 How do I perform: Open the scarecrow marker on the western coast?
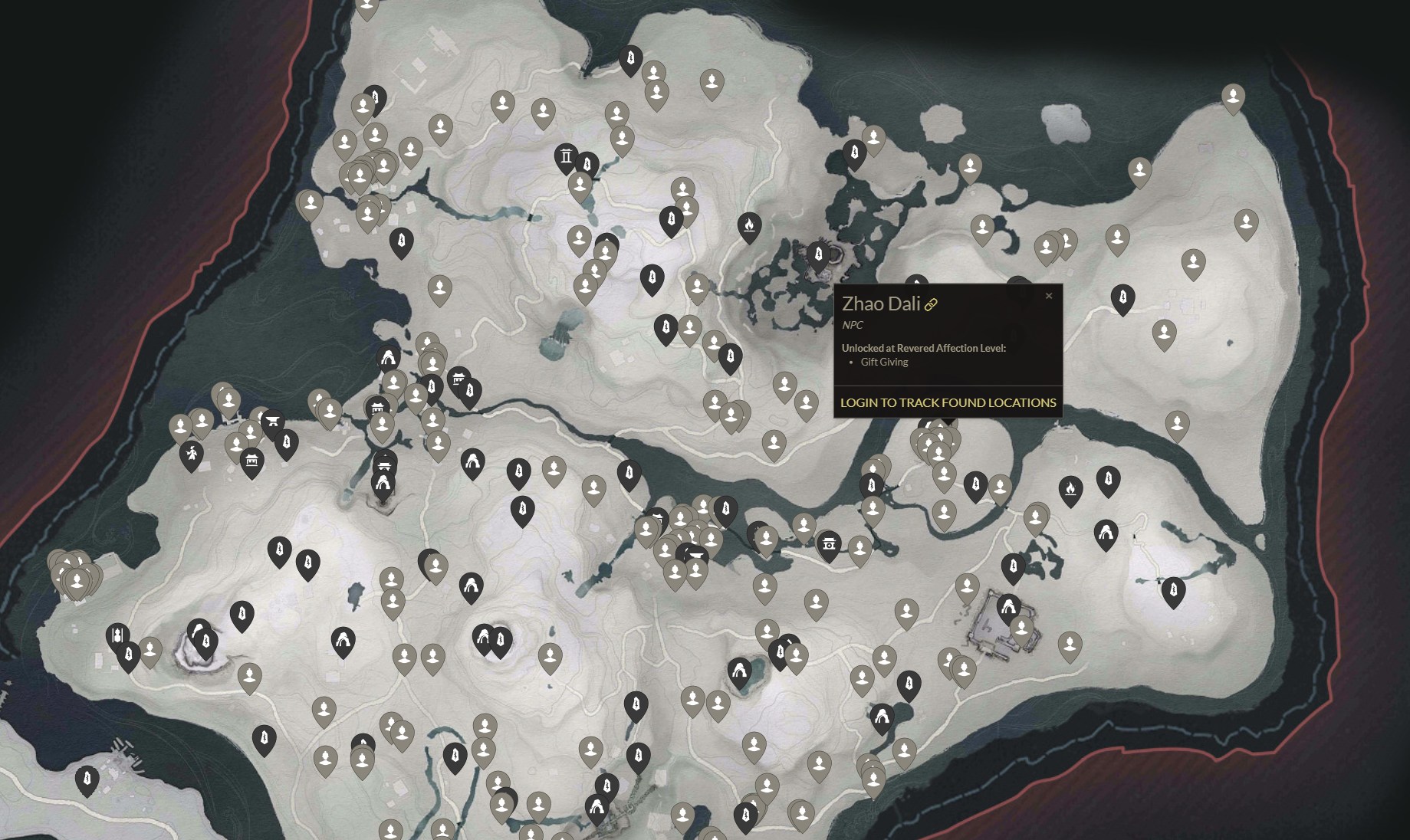tap(192, 453)
